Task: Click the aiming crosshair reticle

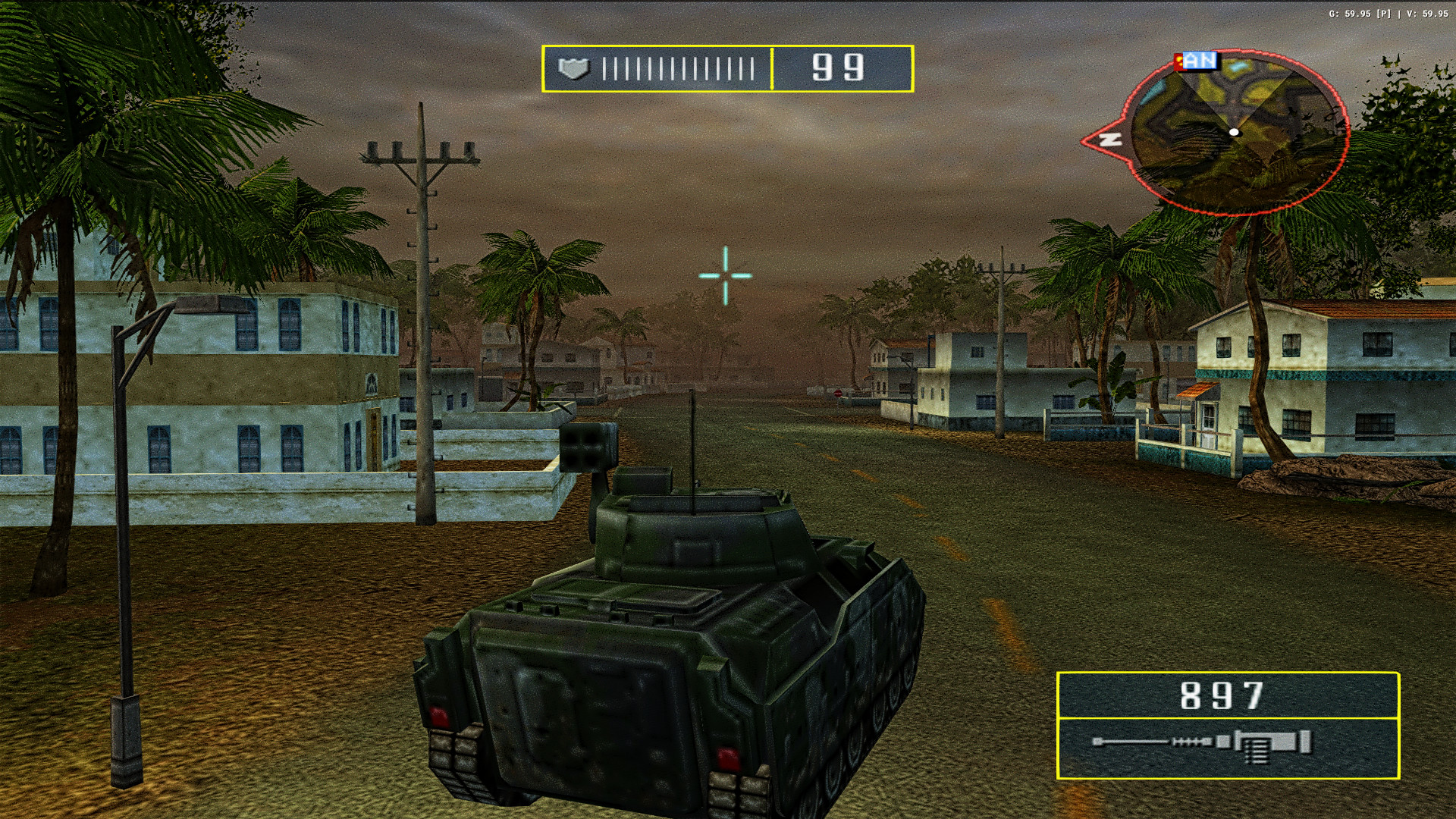Action: pos(726,275)
